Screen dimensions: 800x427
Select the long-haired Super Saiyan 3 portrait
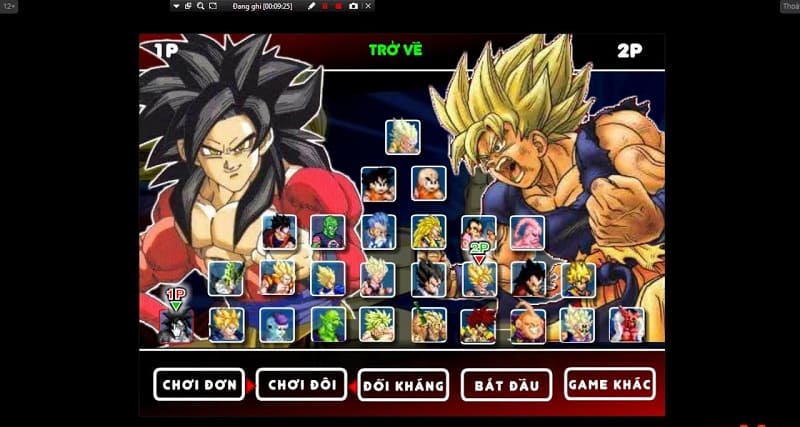(428, 232)
